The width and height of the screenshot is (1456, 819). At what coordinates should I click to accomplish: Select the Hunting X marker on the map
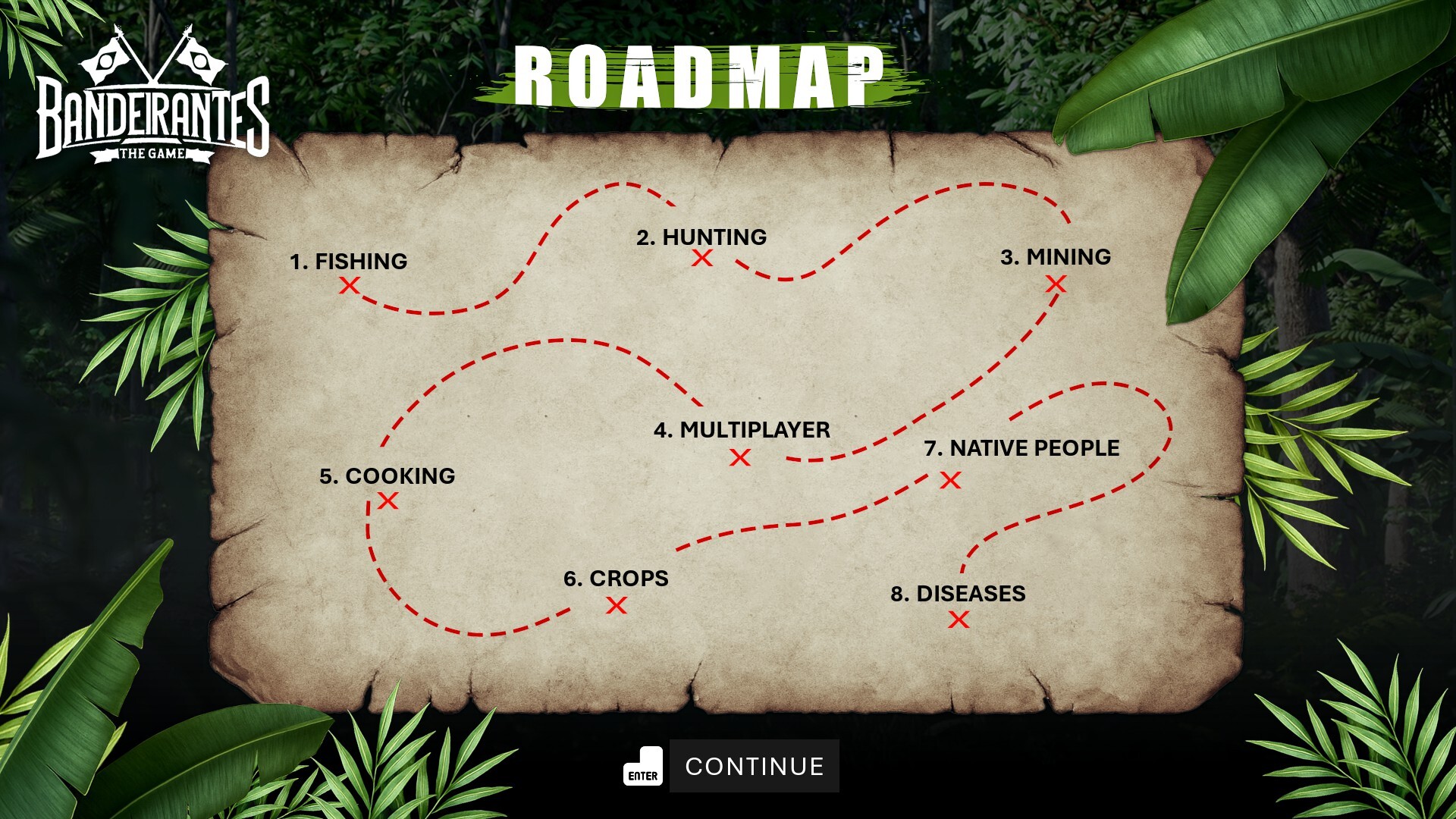tap(702, 259)
